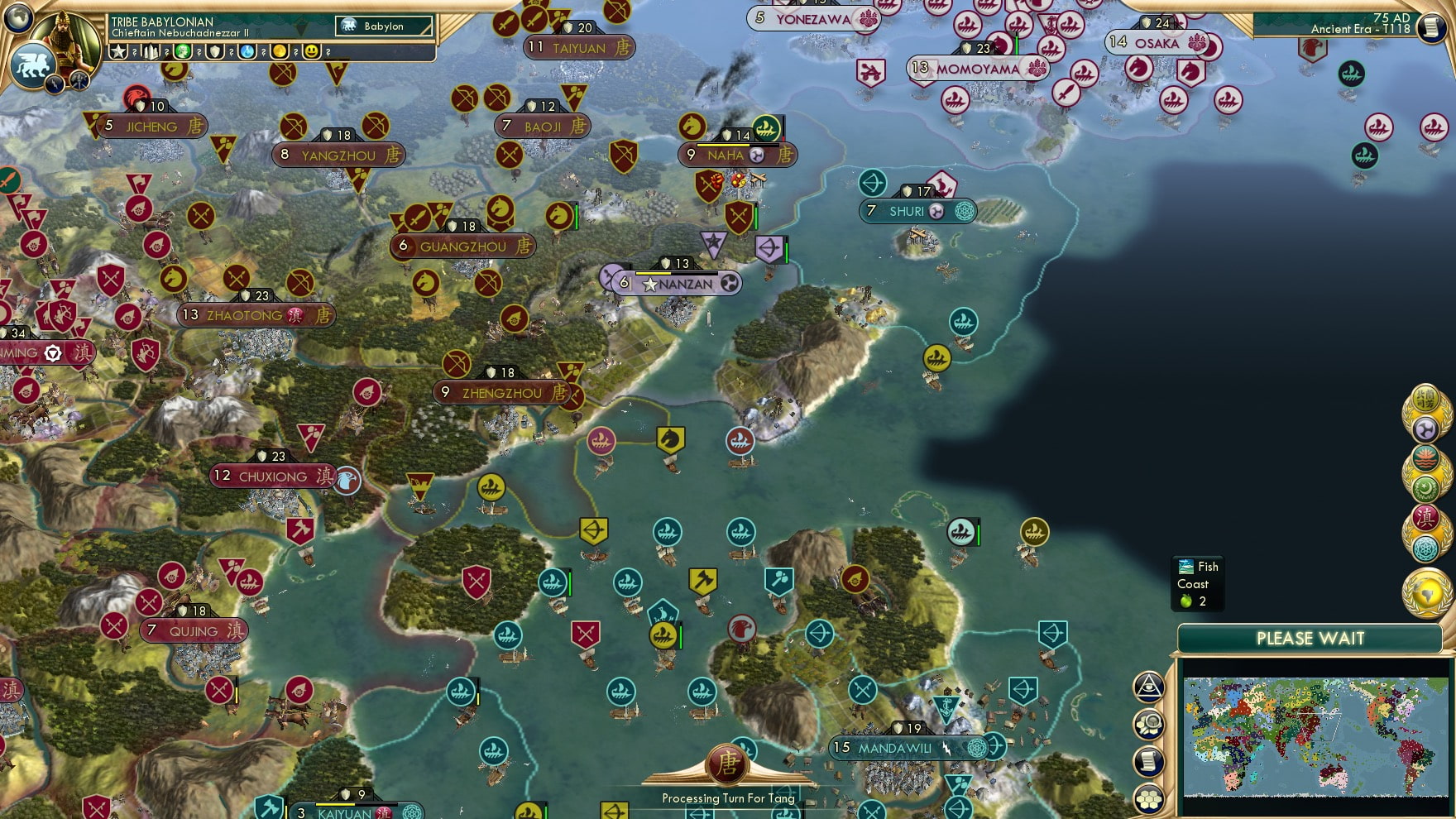This screenshot has height=819, width=1456.
Task: Open the crescent-moon religion notification medallion
Action: tap(1425, 486)
